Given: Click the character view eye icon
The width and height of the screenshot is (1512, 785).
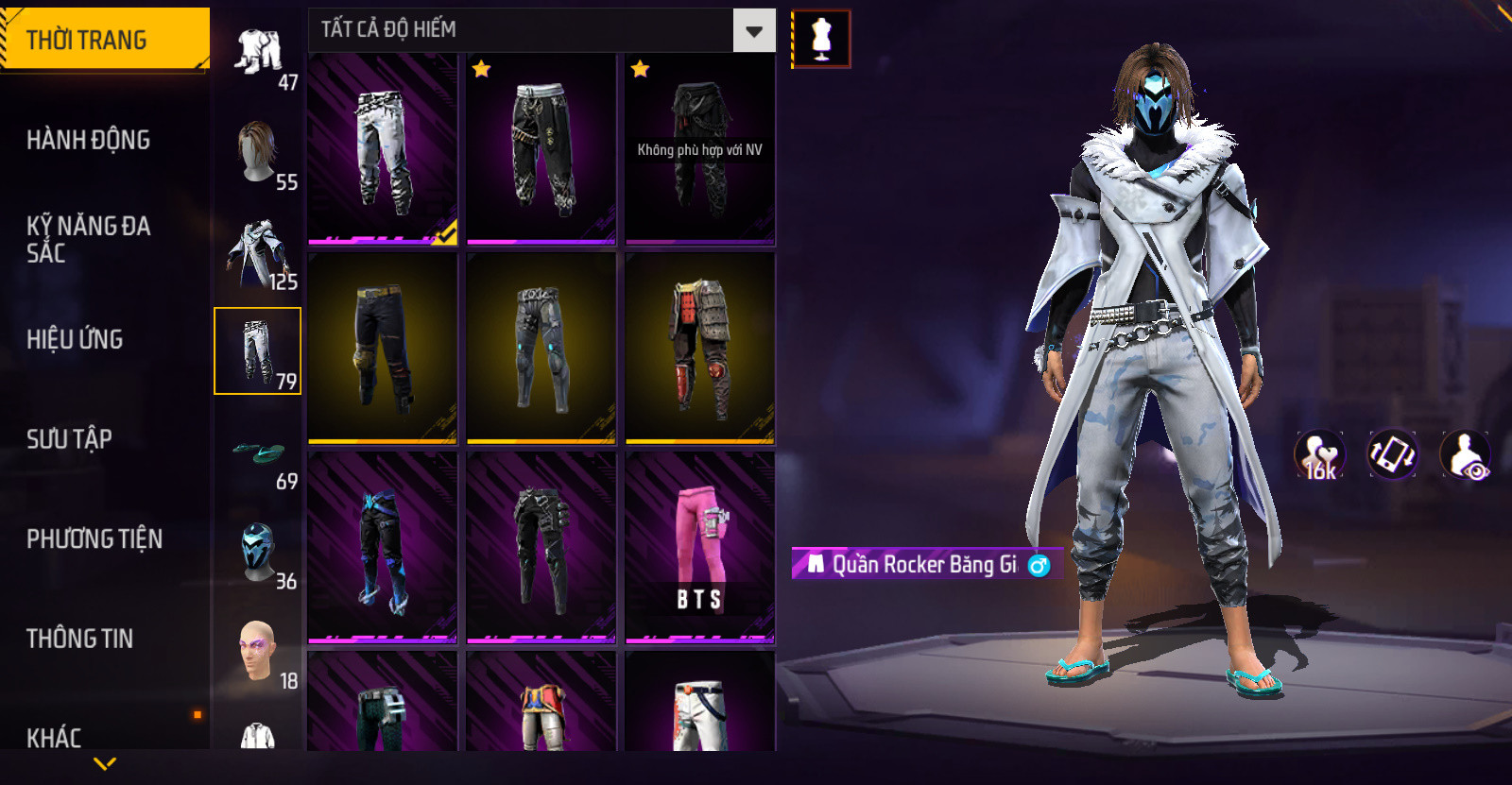Looking at the screenshot, I should [1466, 454].
